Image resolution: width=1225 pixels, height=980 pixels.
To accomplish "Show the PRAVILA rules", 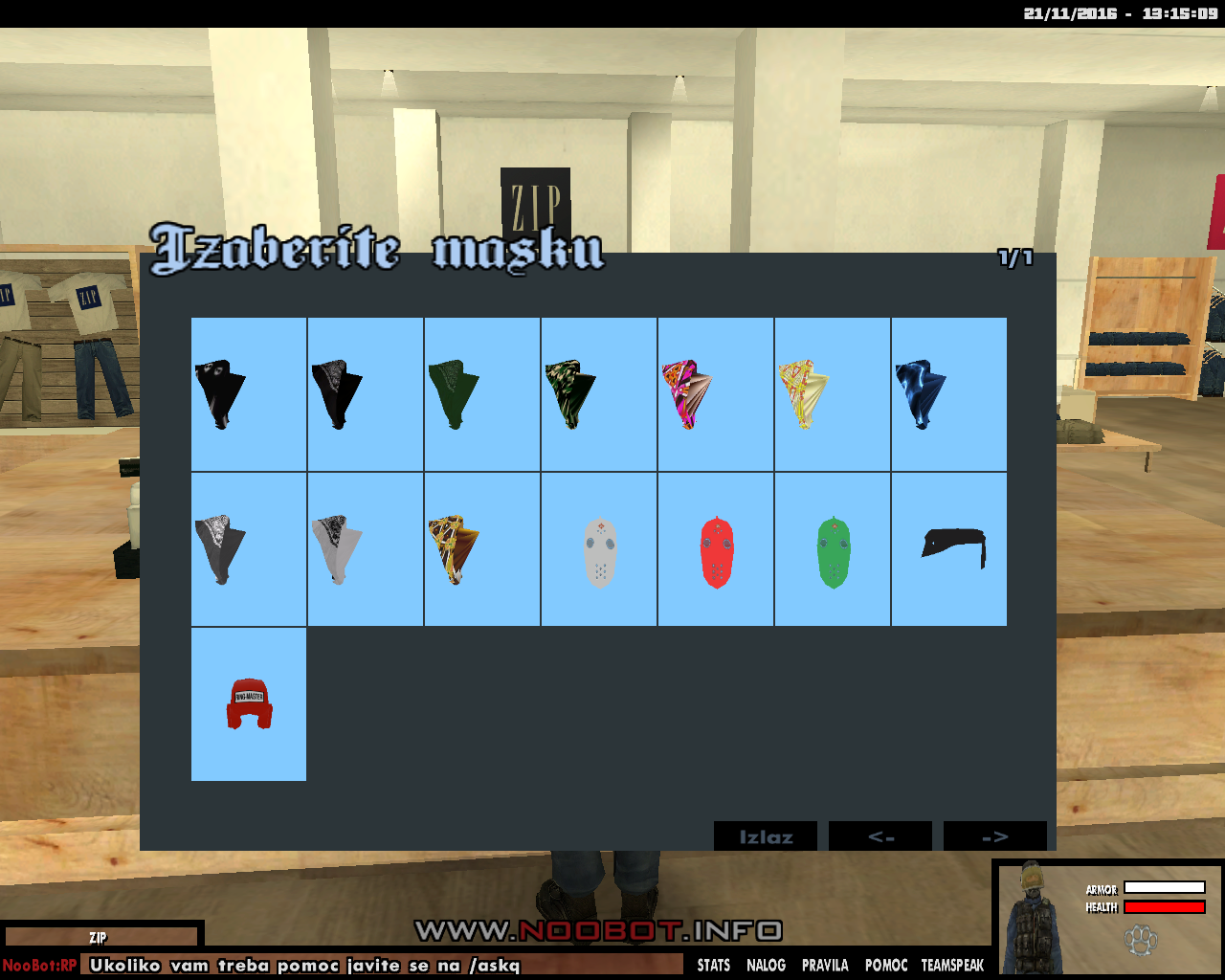I will coord(825,965).
